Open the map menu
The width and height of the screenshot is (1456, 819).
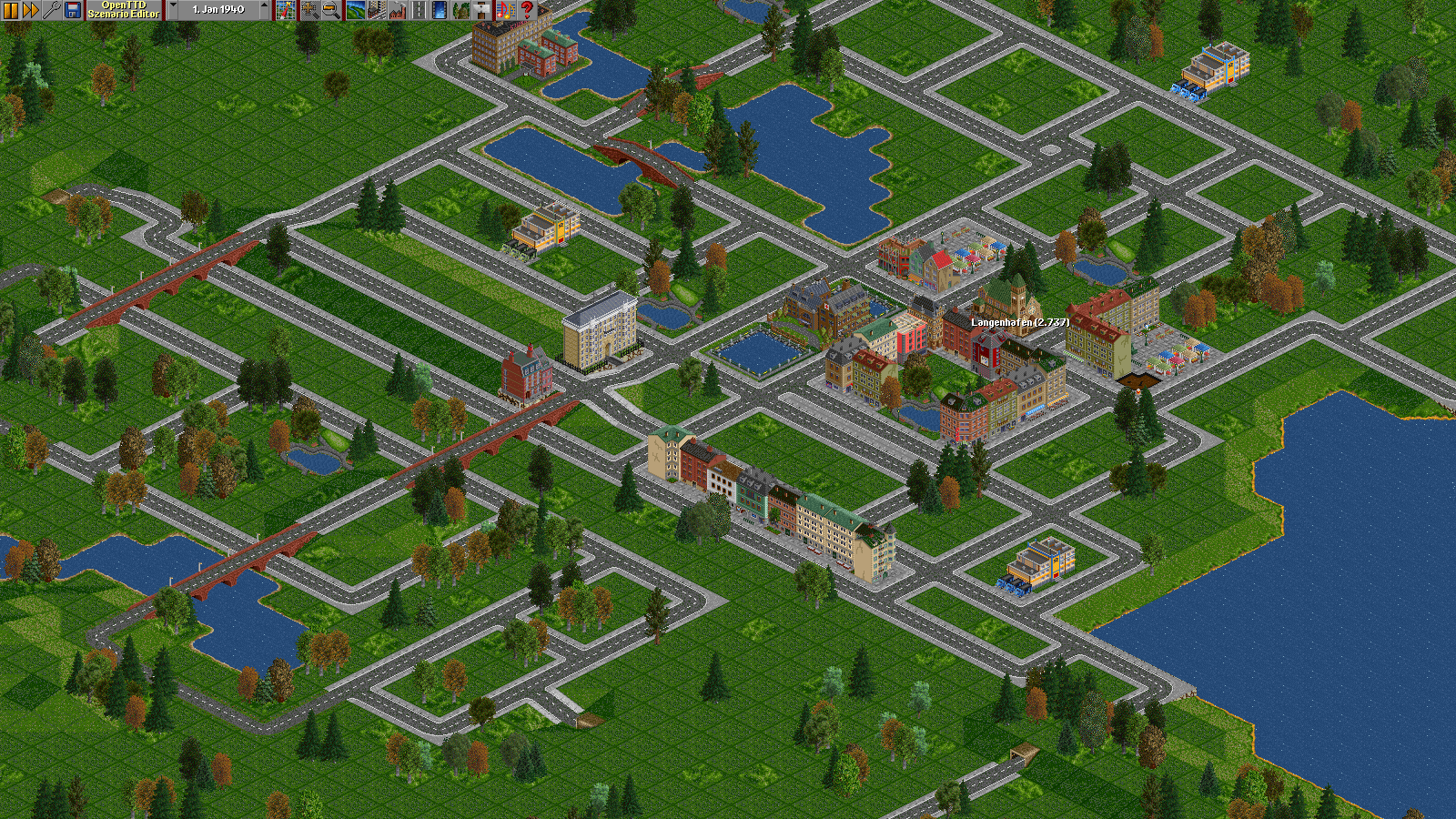point(286,10)
